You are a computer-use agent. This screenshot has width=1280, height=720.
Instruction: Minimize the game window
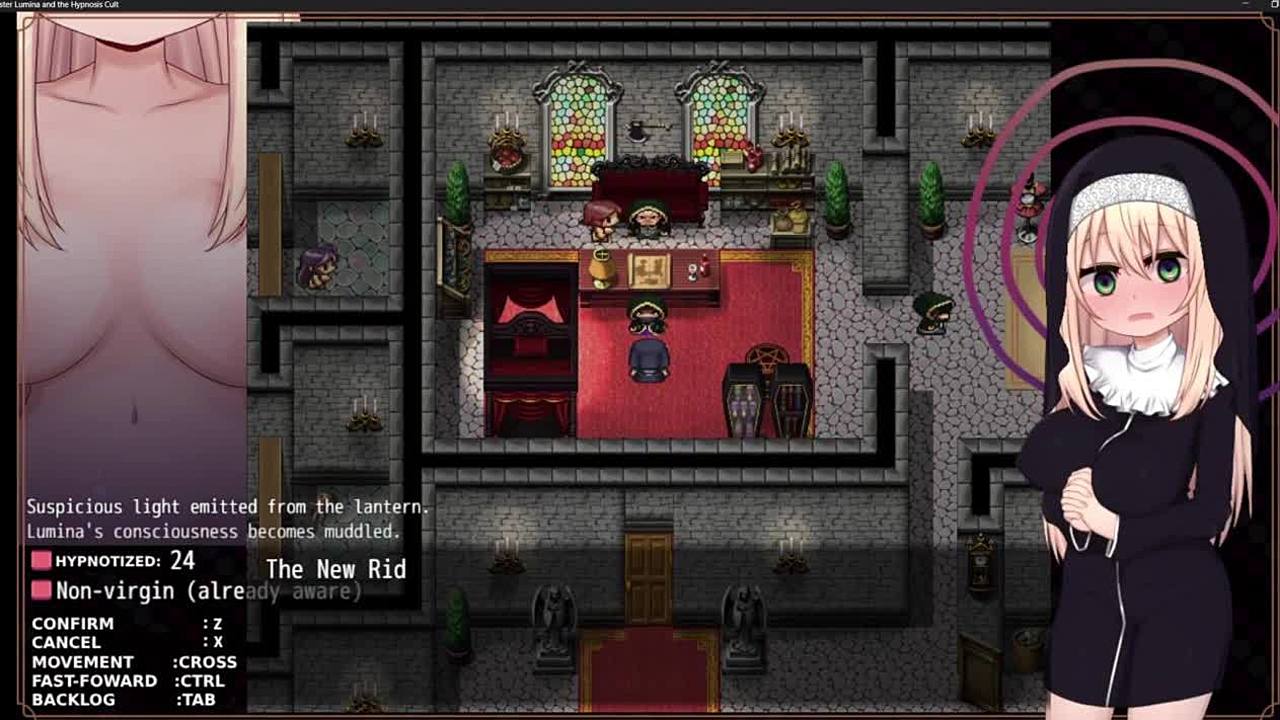coord(1245,4)
